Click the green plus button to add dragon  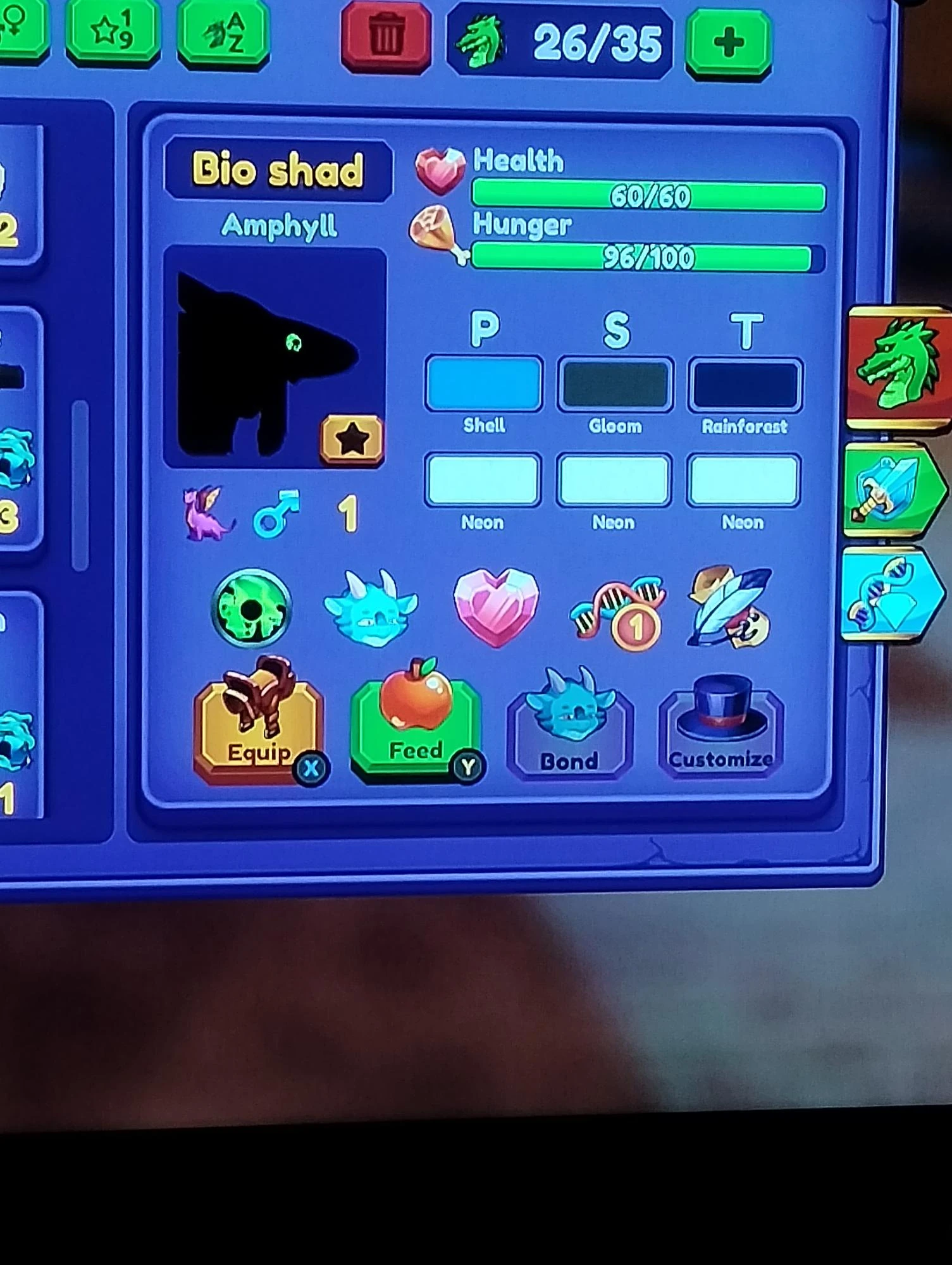(729, 39)
